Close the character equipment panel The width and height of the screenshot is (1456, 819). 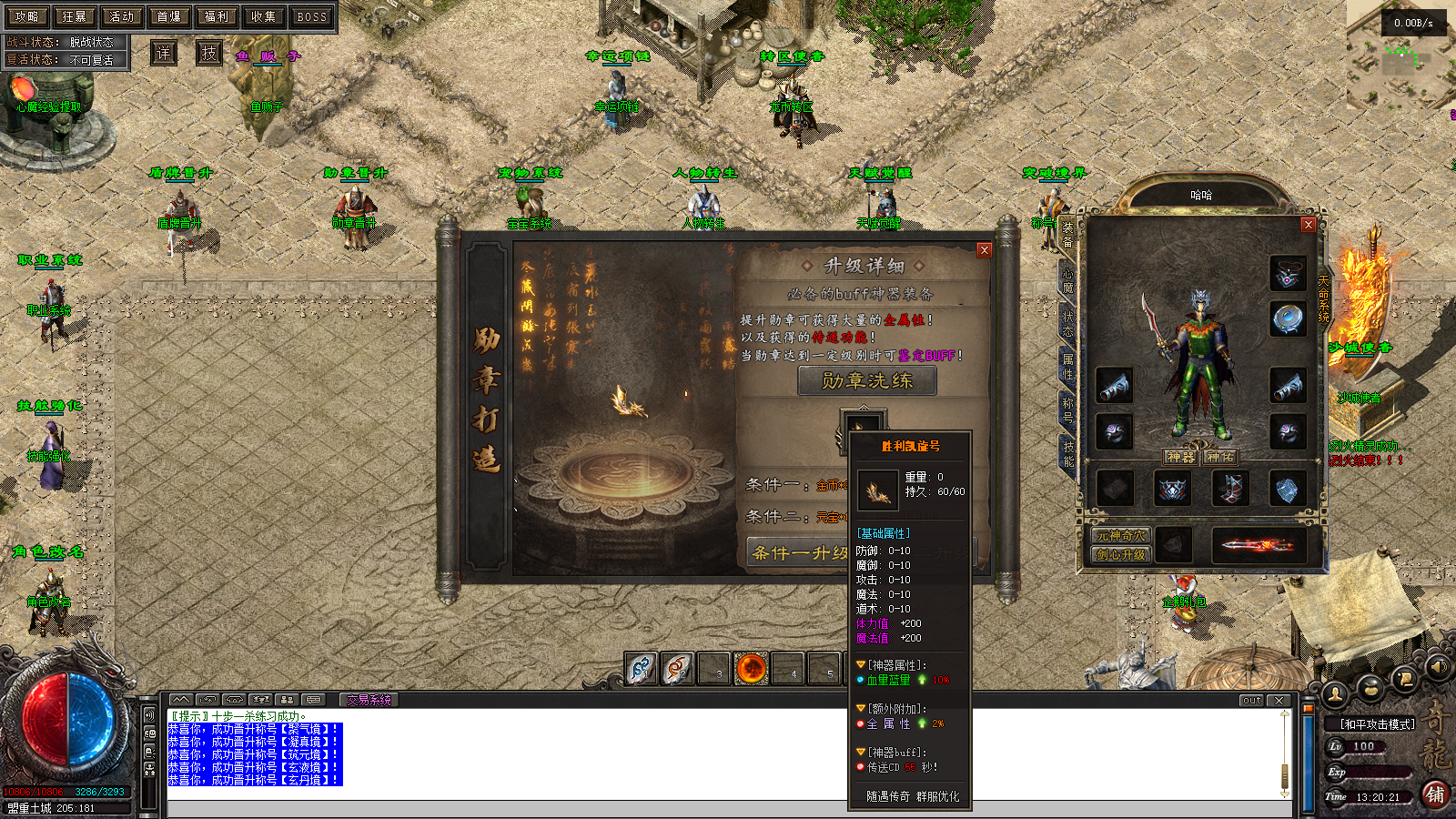pos(1309,225)
